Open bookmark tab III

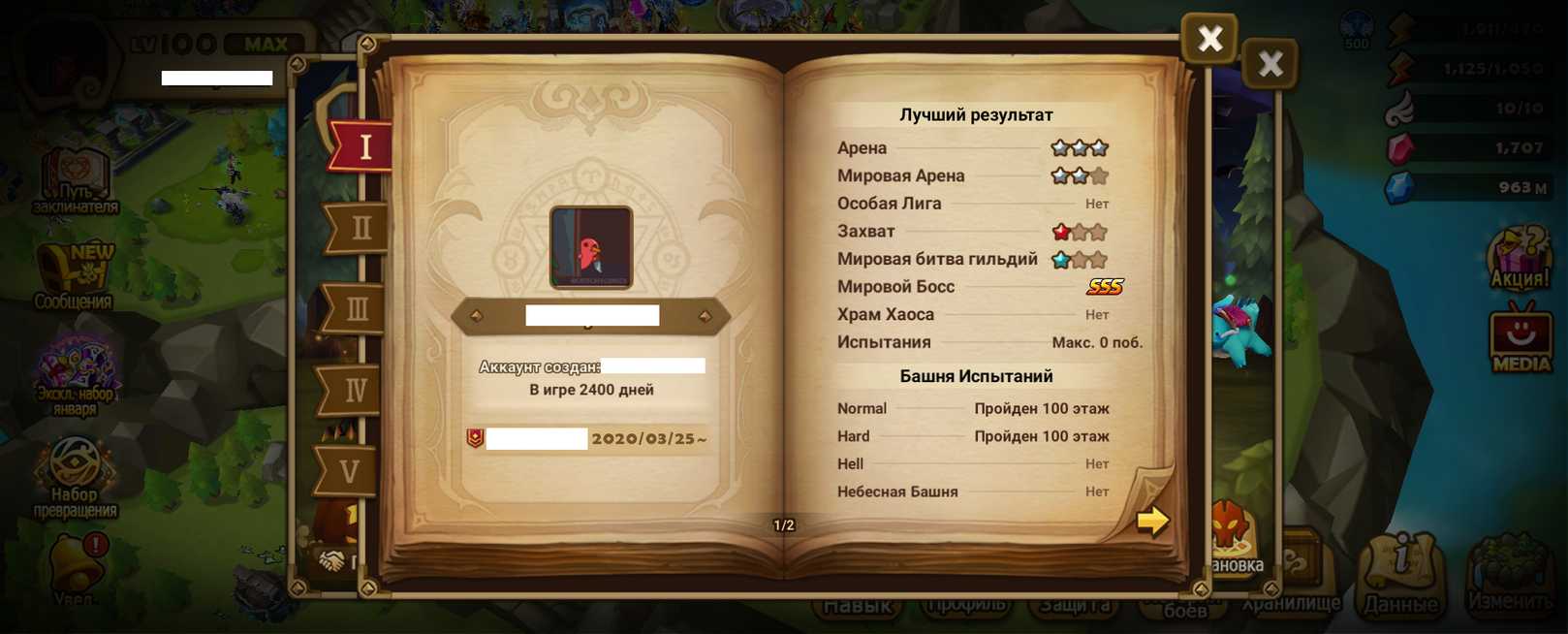tap(356, 310)
